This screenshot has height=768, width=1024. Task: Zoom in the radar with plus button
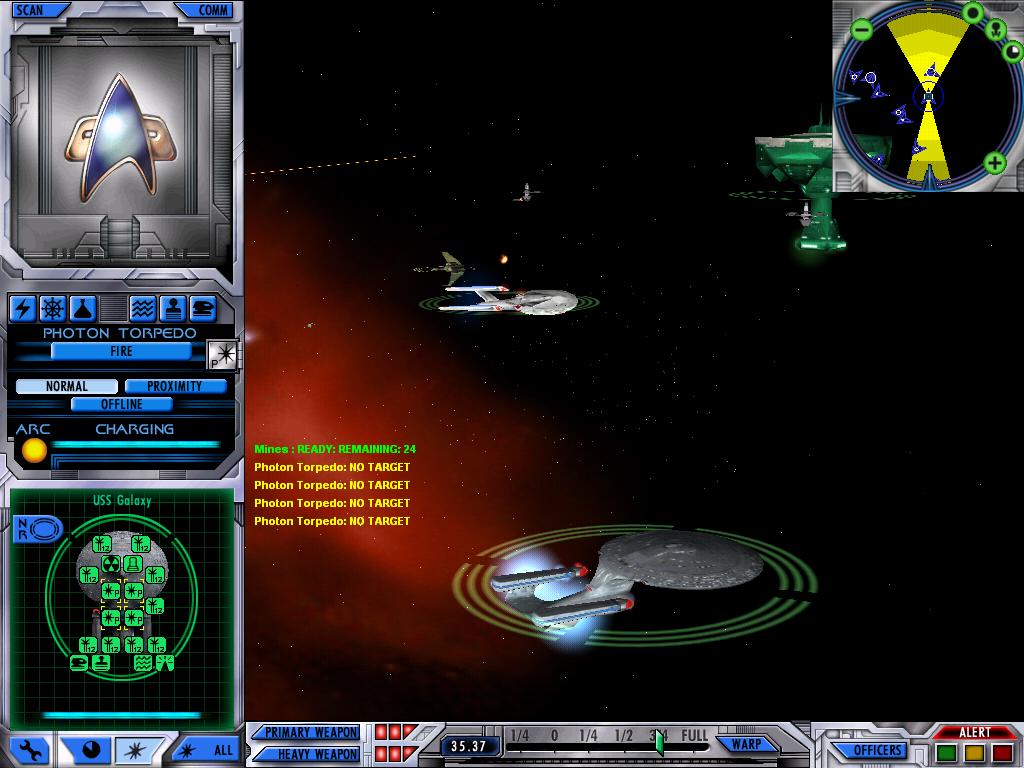994,162
